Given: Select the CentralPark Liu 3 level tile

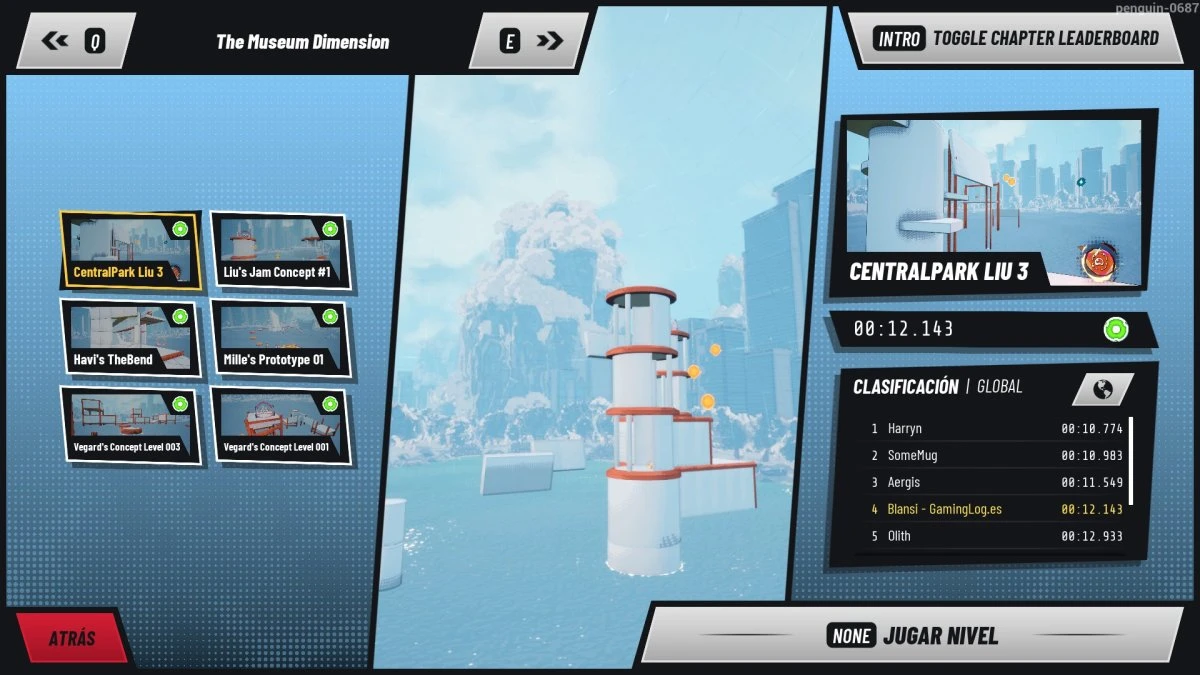Looking at the screenshot, I should click(130, 251).
